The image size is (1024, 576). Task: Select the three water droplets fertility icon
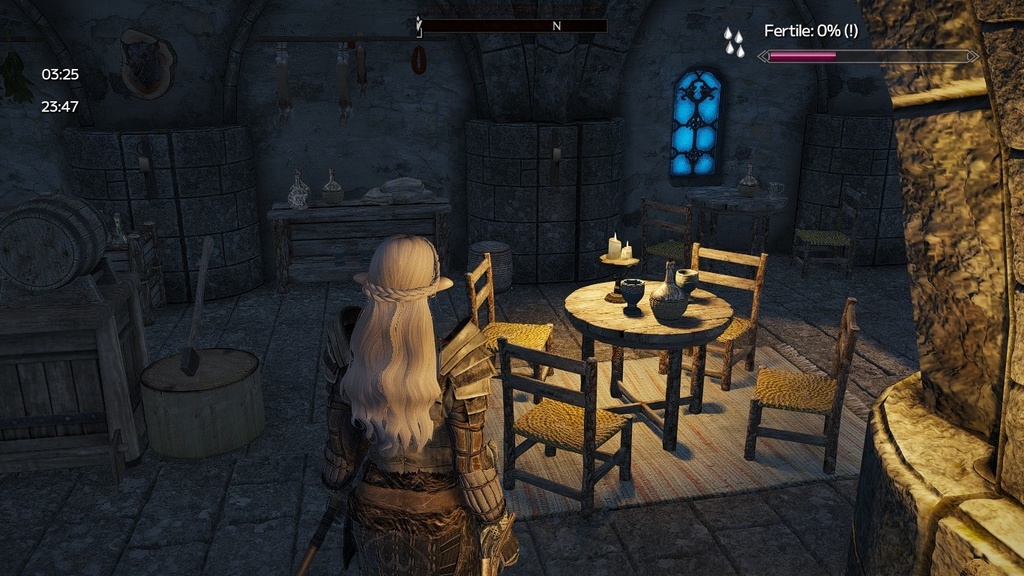[x=735, y=41]
